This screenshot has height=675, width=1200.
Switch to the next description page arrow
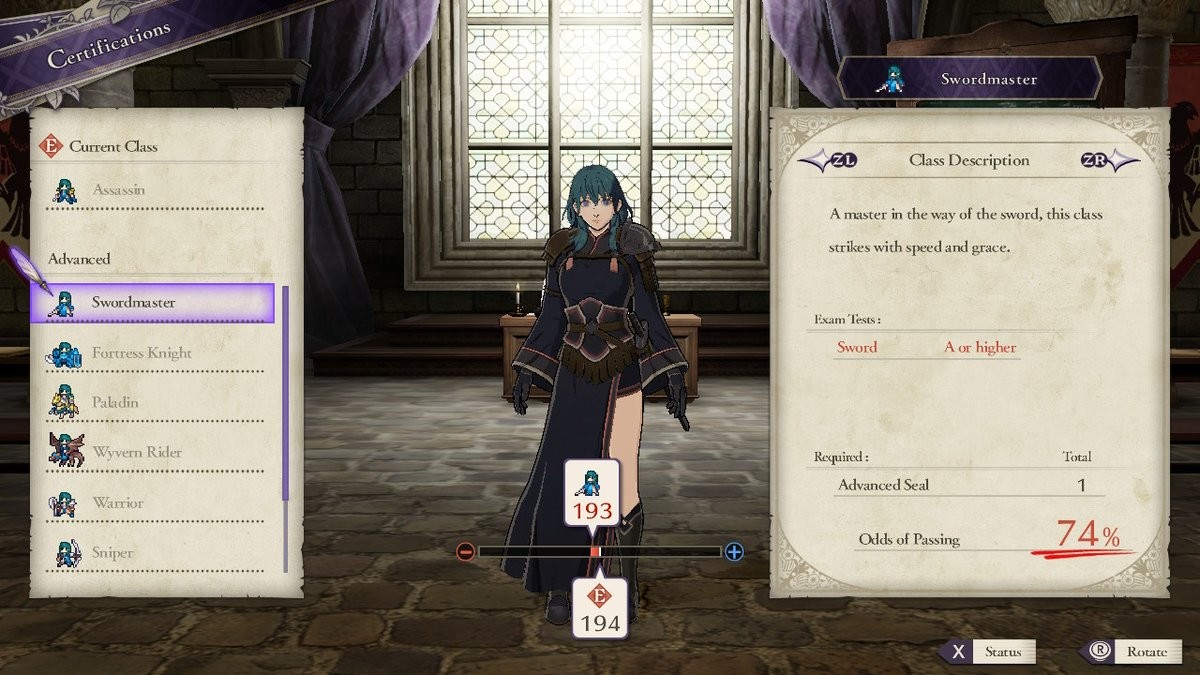click(x=1108, y=160)
